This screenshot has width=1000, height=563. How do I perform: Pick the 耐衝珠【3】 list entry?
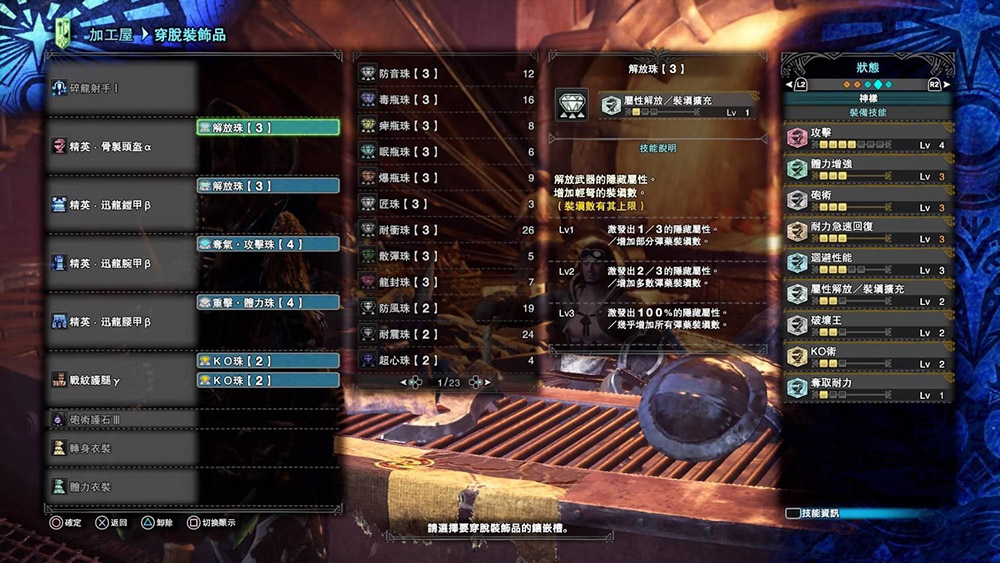click(x=447, y=230)
